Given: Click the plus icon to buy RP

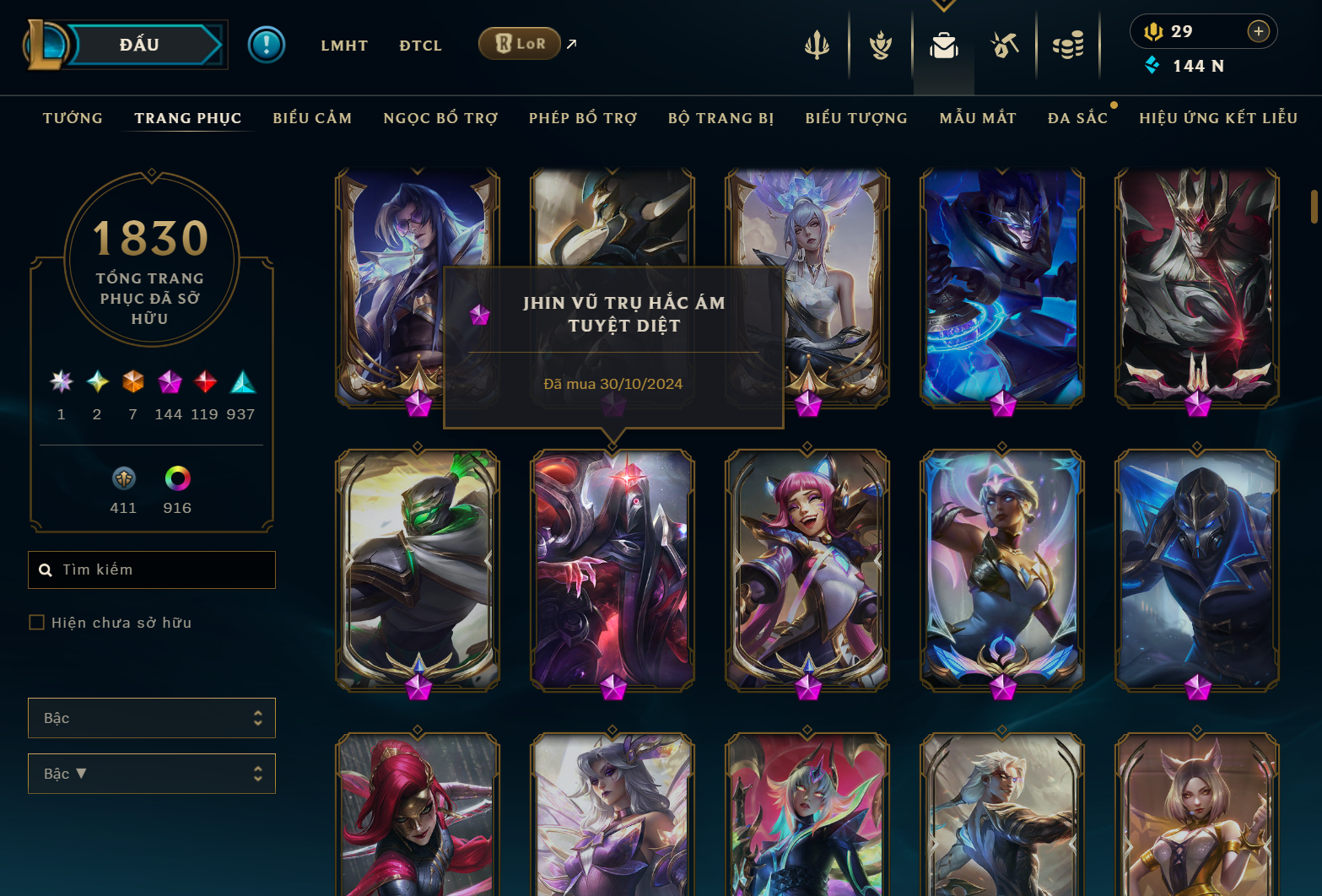Looking at the screenshot, I should [x=1259, y=31].
